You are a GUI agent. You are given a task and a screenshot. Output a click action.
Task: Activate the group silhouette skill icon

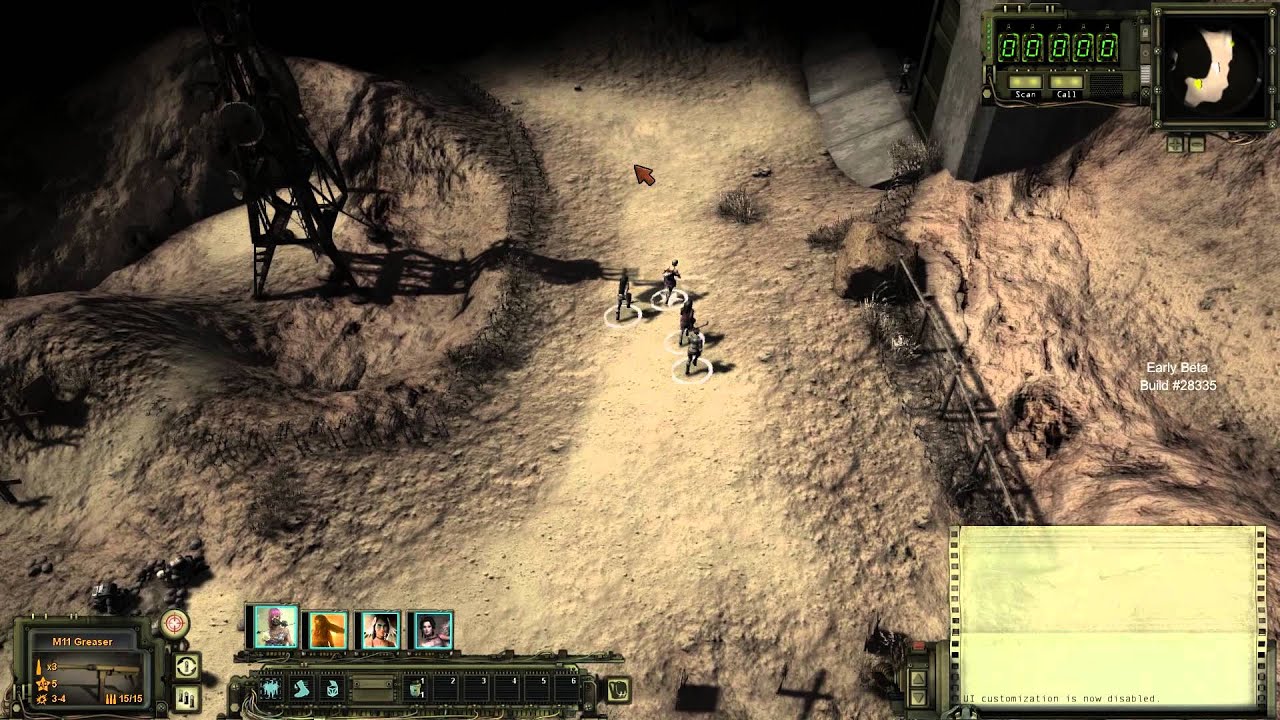point(271,689)
